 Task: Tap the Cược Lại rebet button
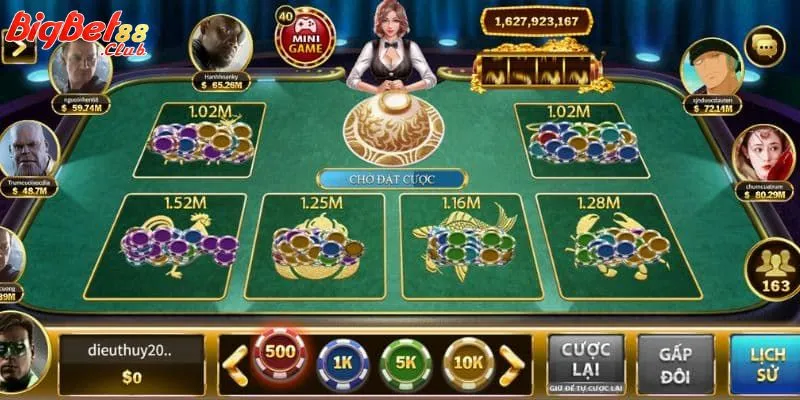point(585,362)
